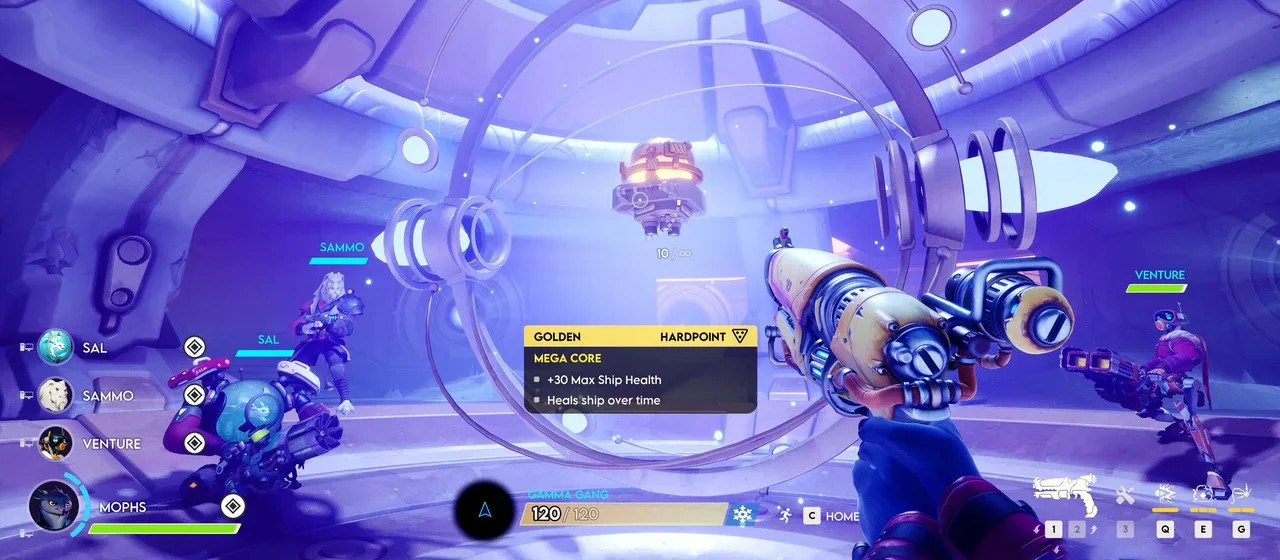Click the running figure Home icon
The image size is (1280, 560).
(786, 516)
